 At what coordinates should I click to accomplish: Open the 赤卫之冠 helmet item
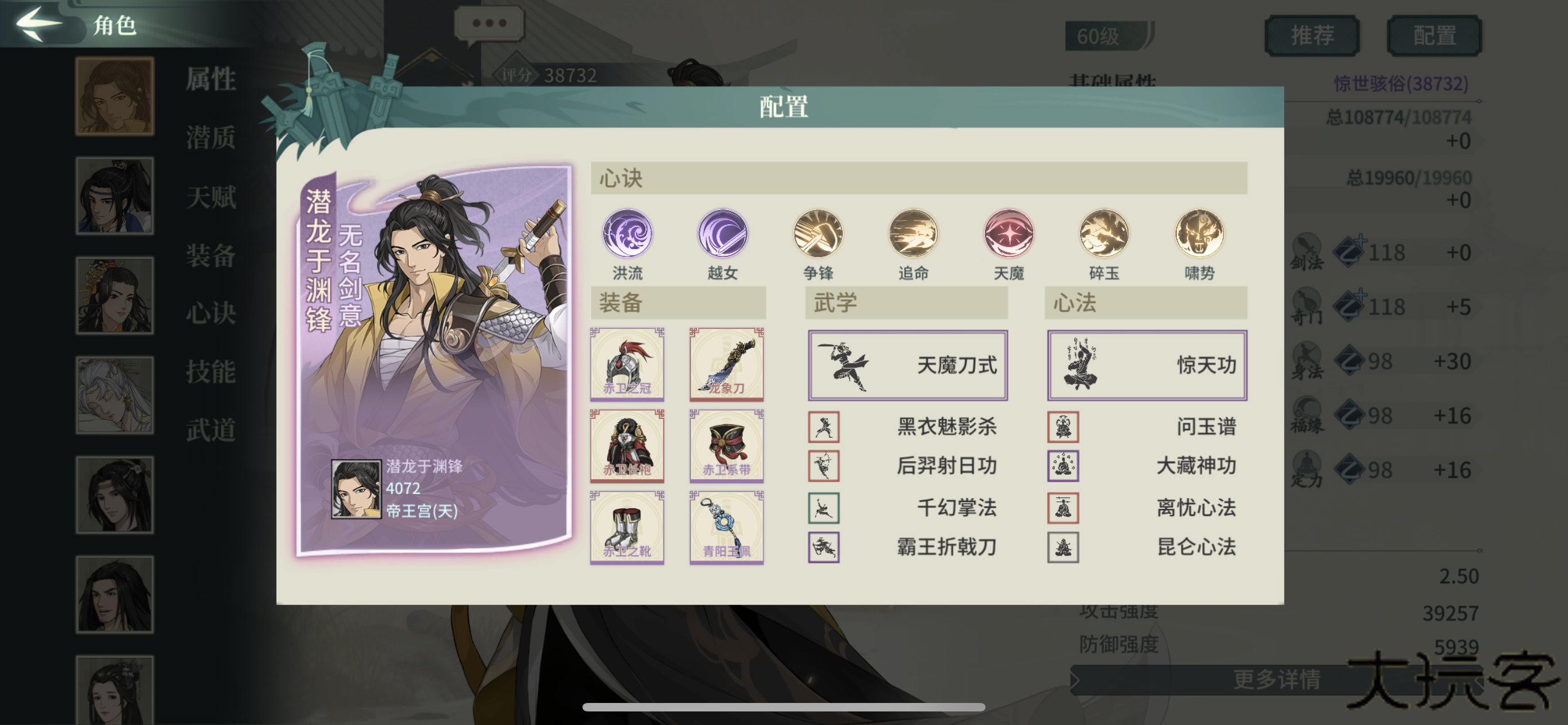[627, 365]
